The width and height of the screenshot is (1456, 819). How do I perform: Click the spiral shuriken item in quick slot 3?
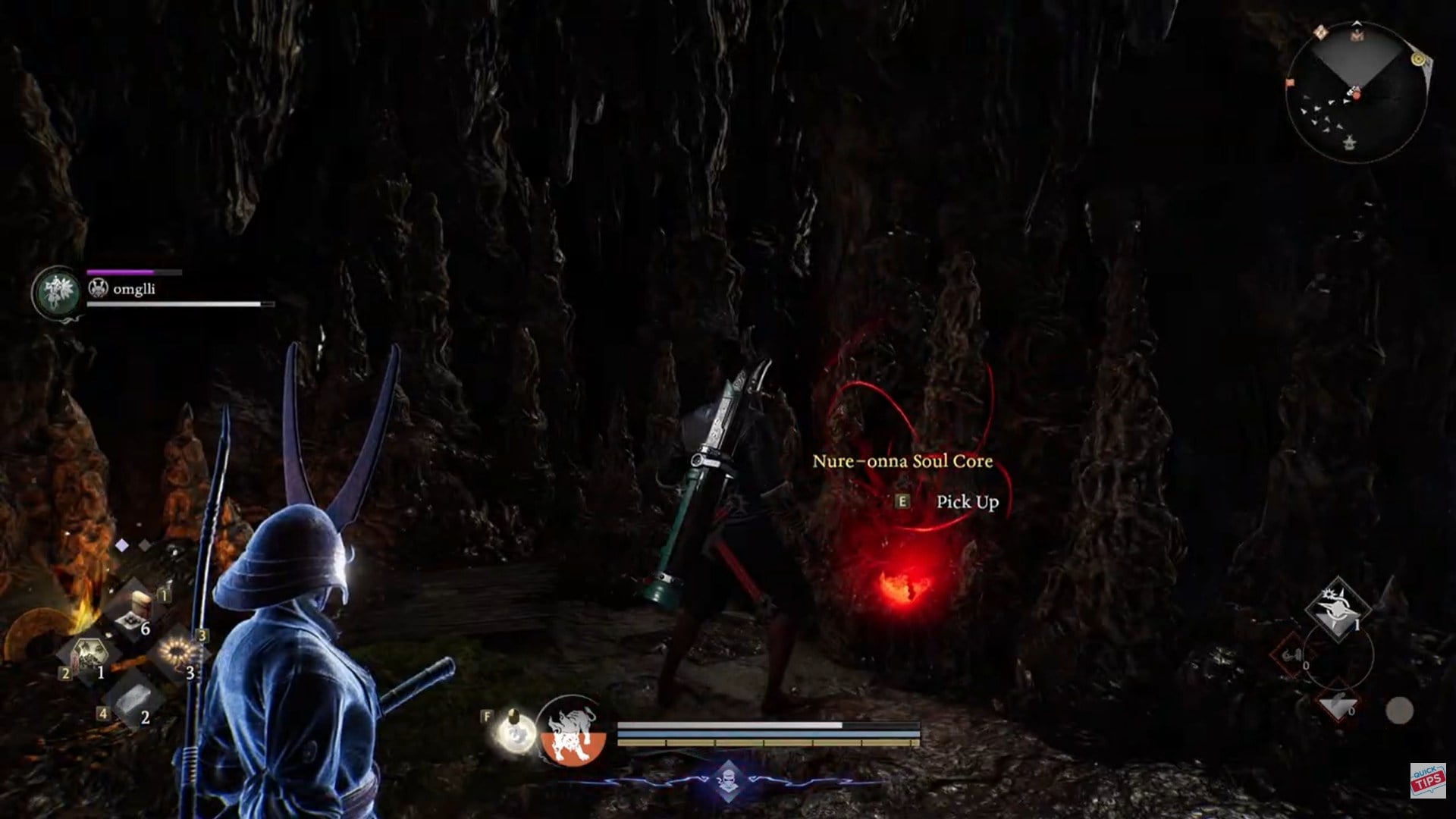click(x=175, y=651)
